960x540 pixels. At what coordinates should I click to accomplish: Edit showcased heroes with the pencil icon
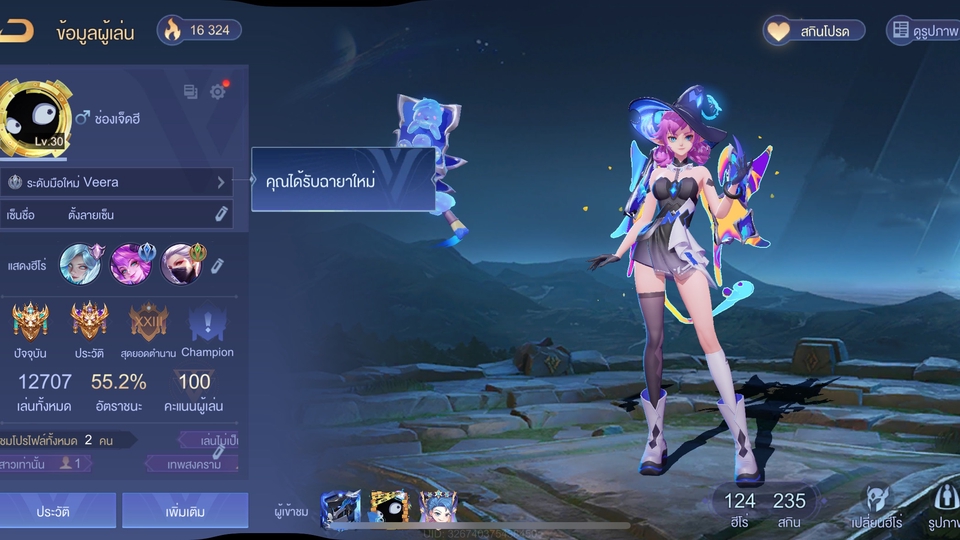tap(217, 265)
